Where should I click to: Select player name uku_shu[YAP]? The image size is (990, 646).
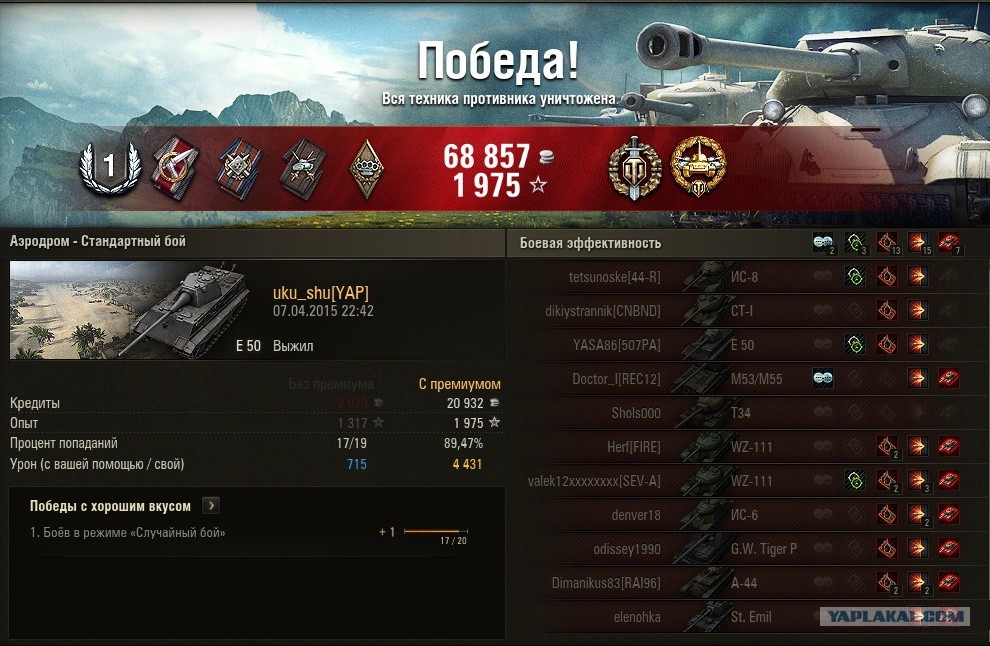click(x=320, y=292)
